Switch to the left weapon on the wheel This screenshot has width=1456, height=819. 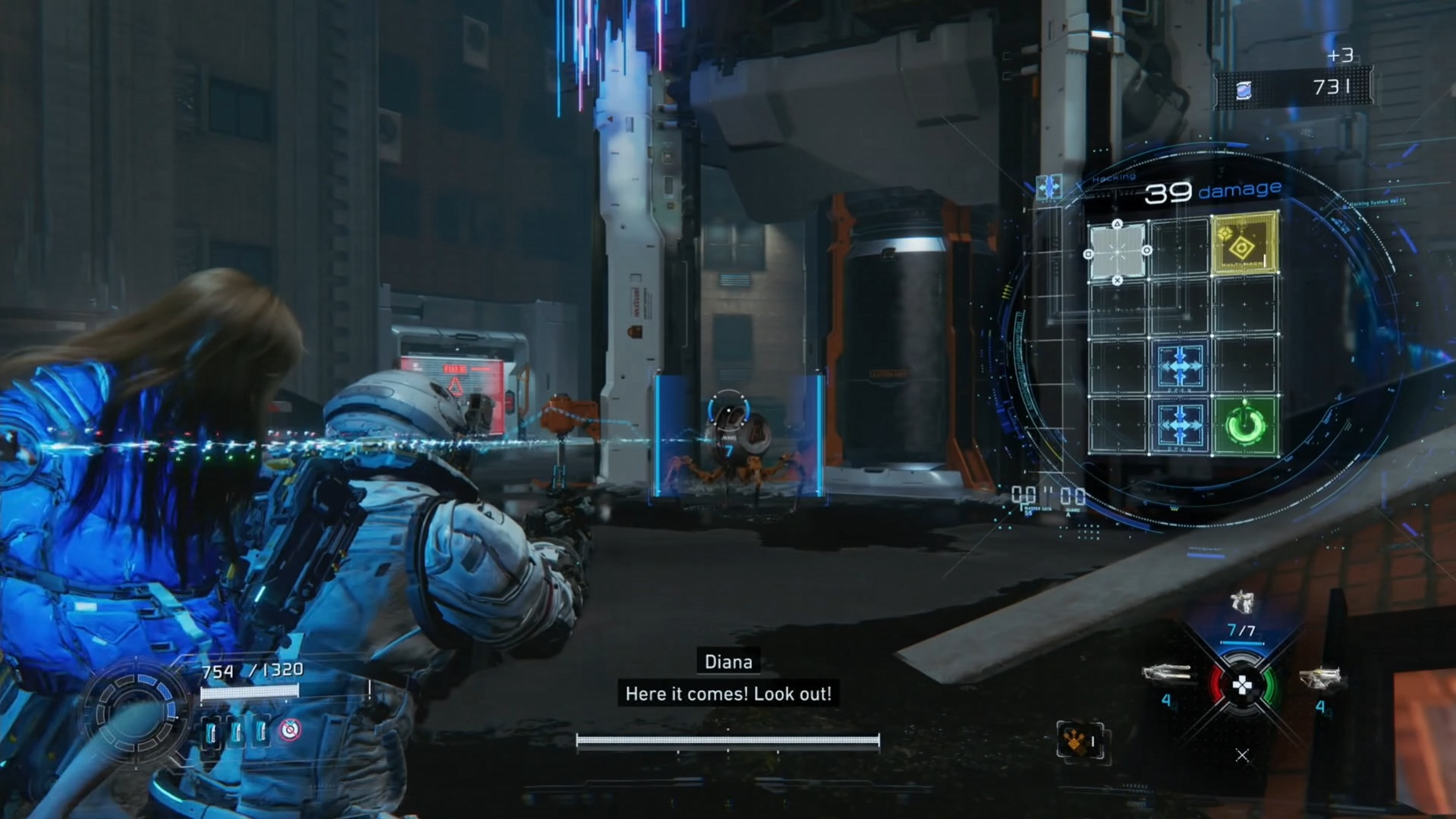click(1168, 673)
